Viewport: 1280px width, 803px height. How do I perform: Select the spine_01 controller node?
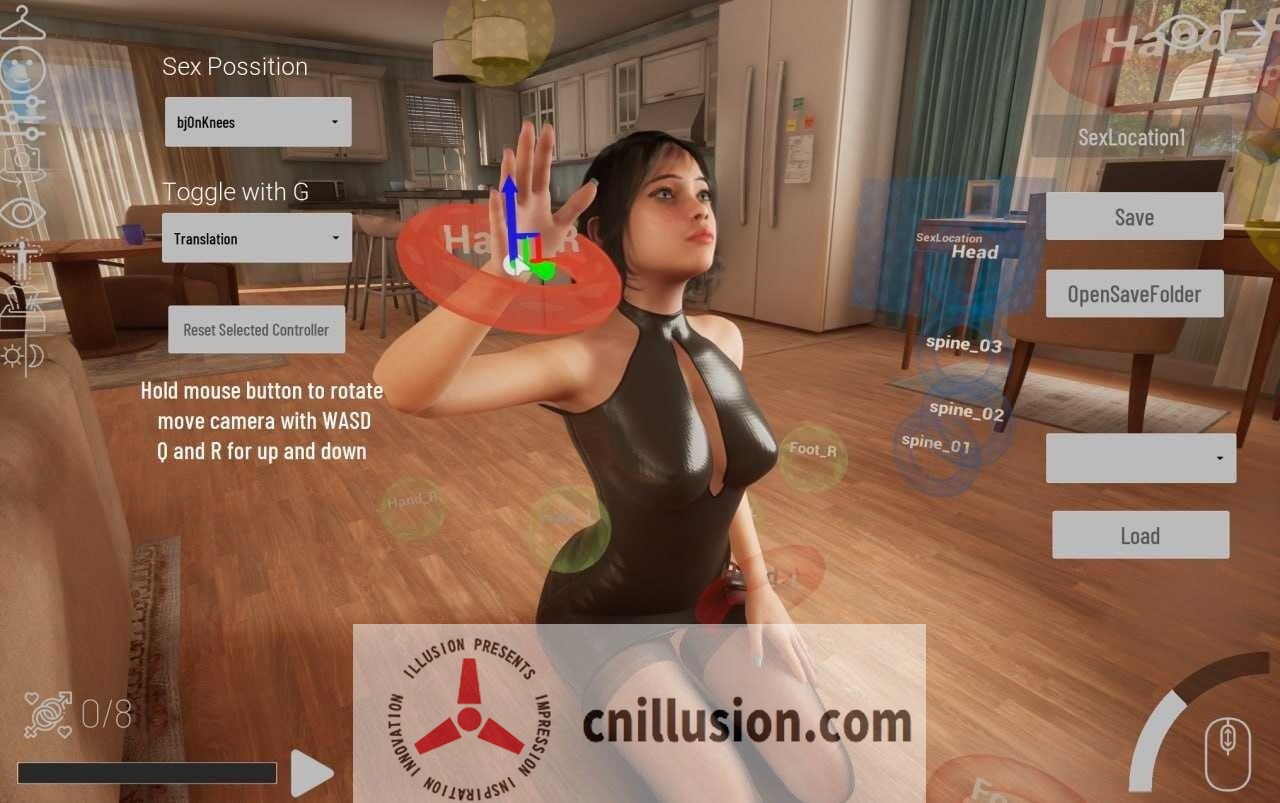tap(936, 444)
